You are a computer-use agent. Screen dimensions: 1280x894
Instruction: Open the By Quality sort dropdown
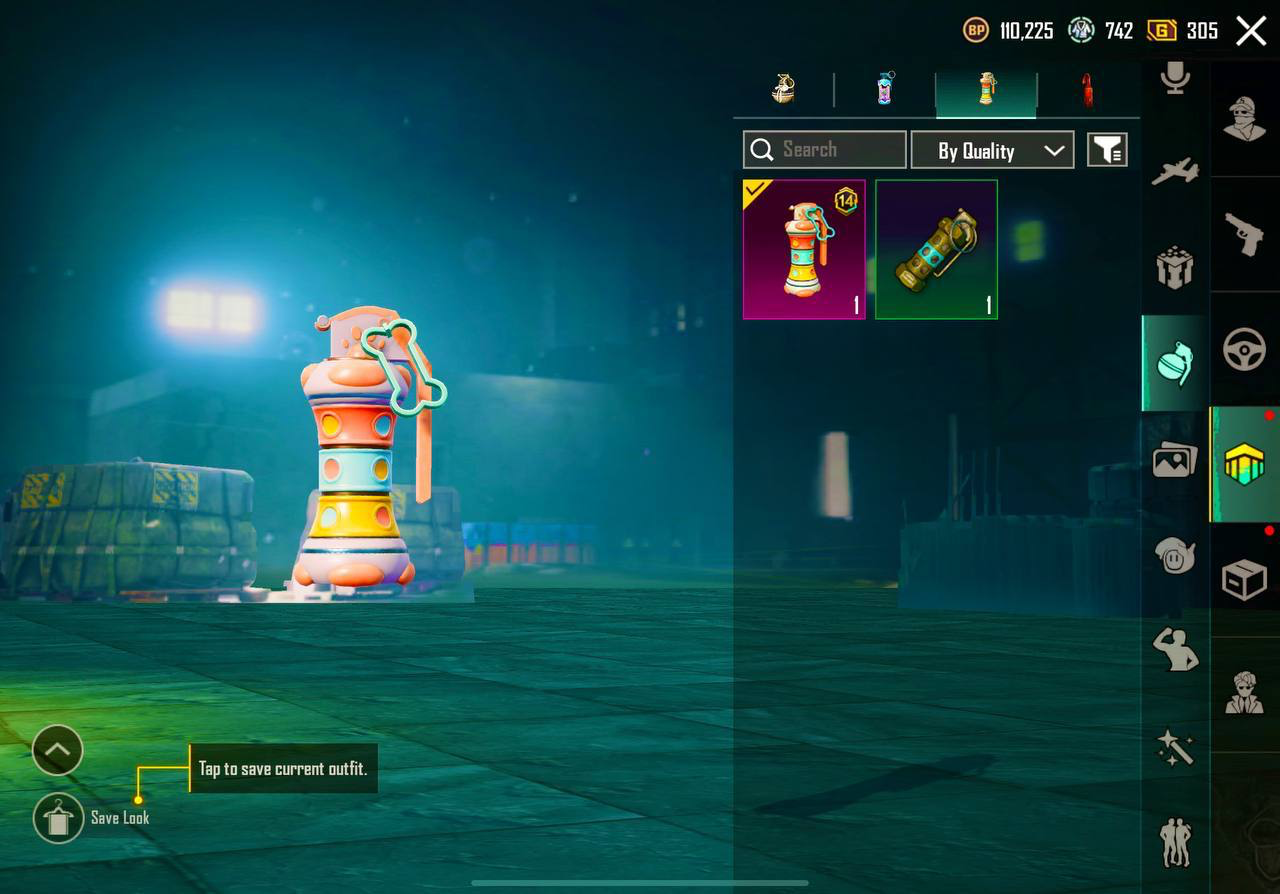(992, 150)
